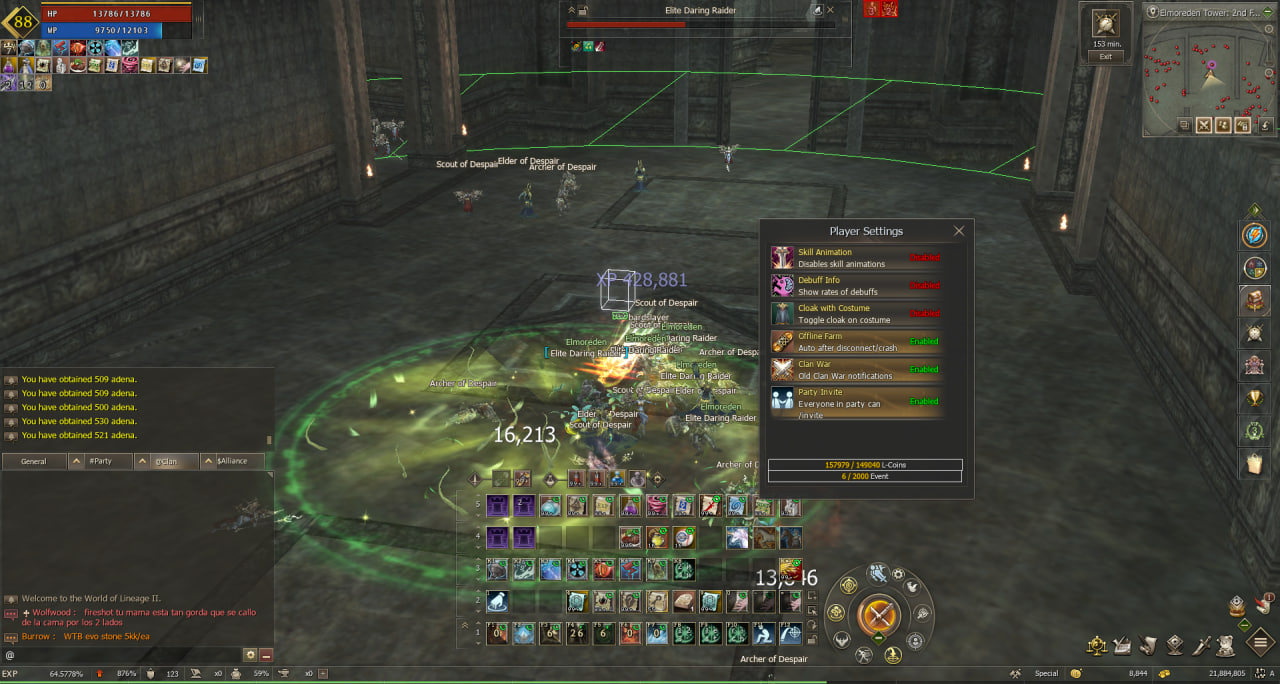Open the main menu hamburger button

click(1260, 642)
